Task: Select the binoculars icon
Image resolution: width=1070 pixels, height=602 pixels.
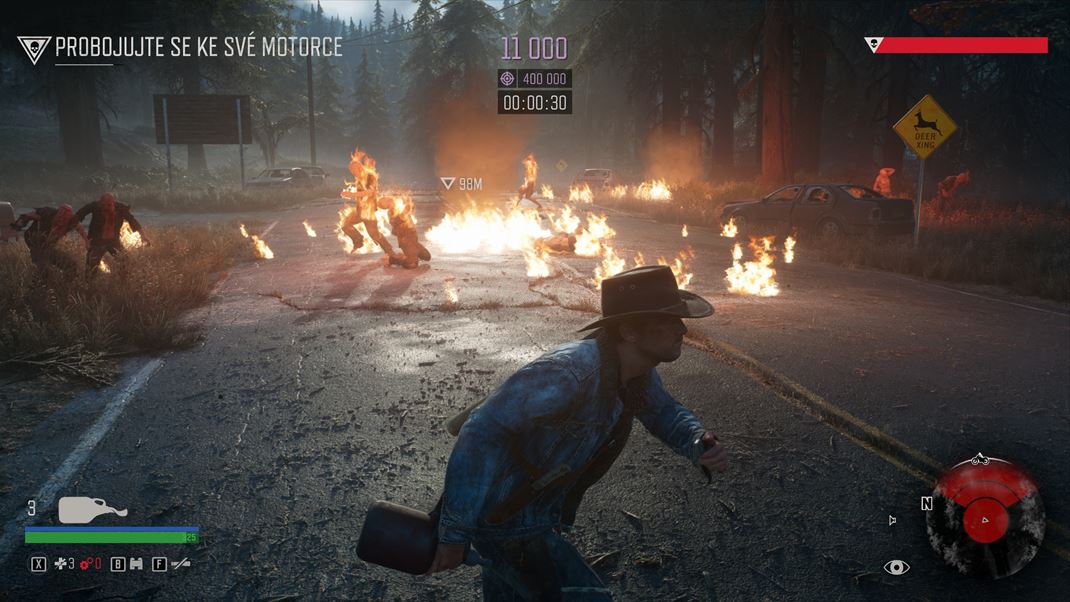Action: coord(135,564)
